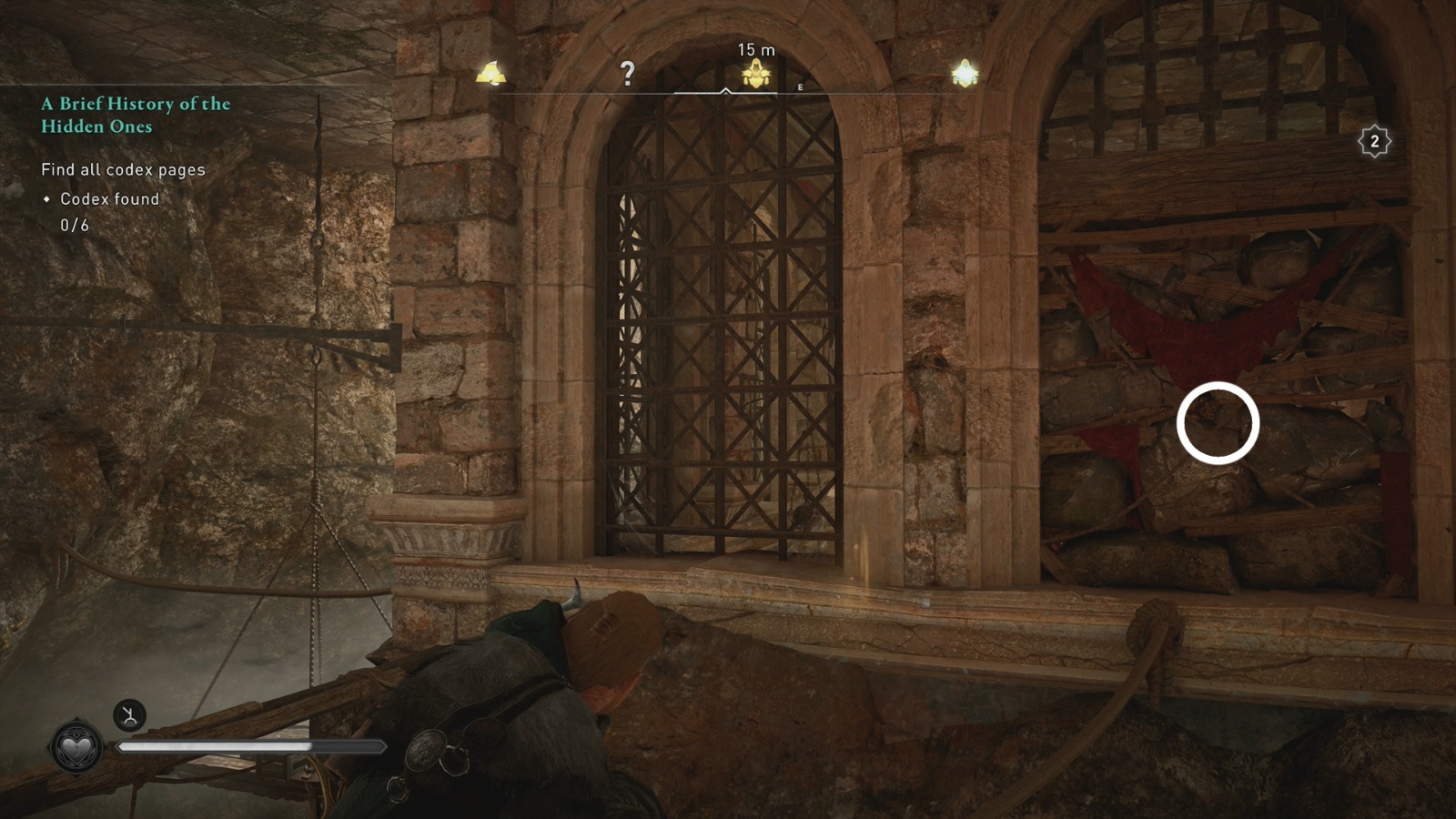This screenshot has height=819, width=1456.
Task: Select the Hidden Ones quest tab text
Action: click(96, 127)
